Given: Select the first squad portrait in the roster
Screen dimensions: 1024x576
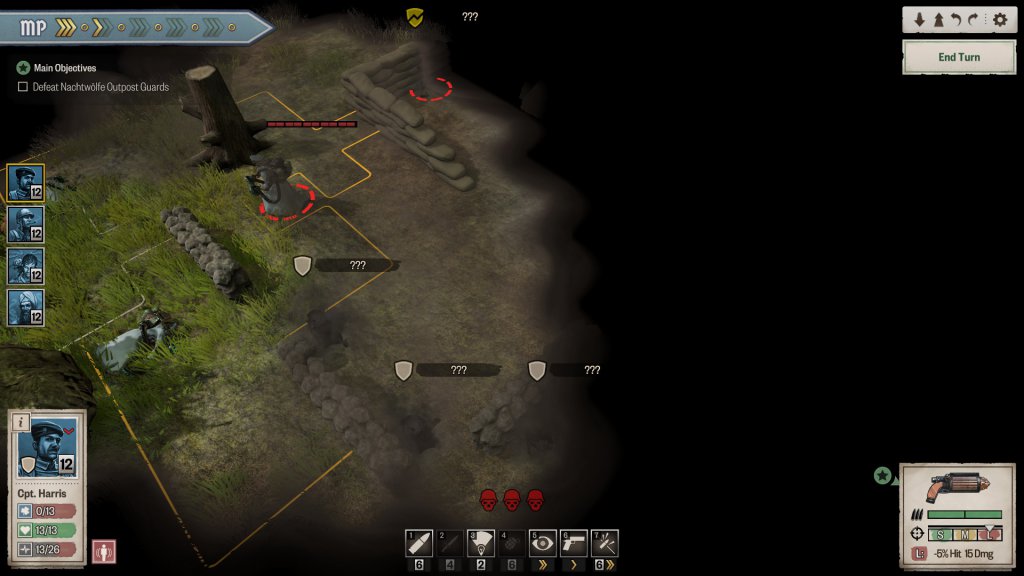Looking at the screenshot, I should [25, 183].
